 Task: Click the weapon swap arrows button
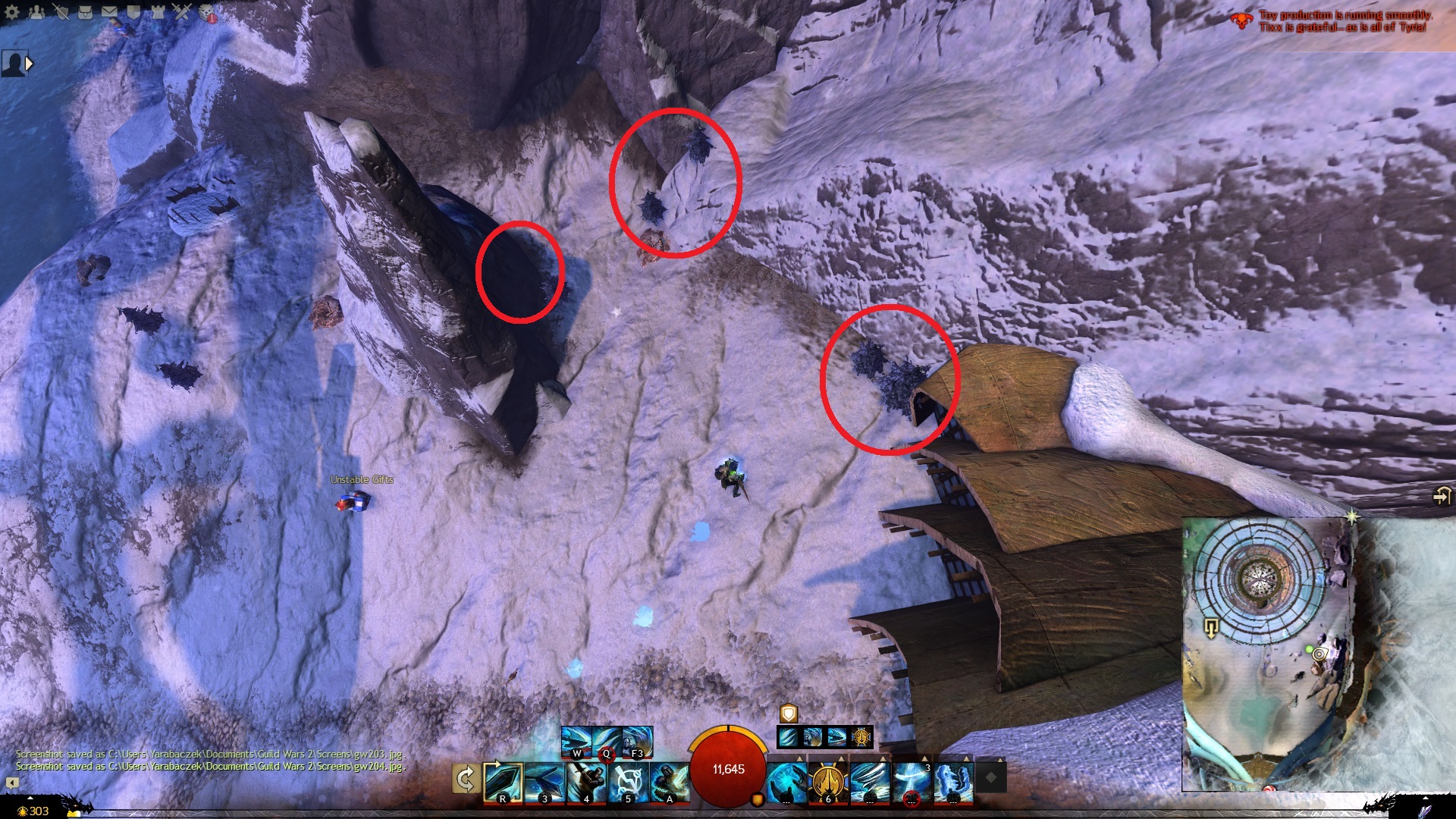465,780
